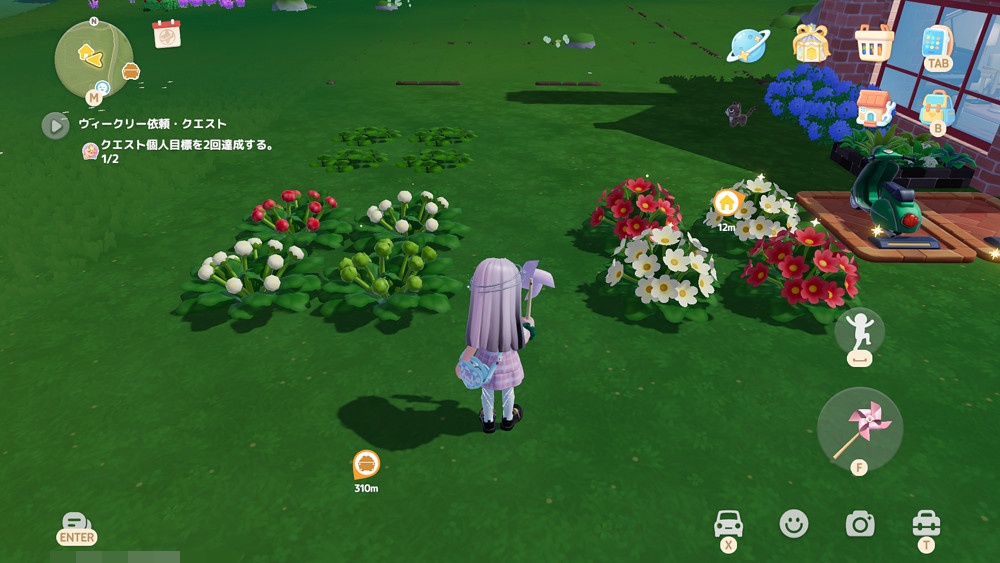
Task: Open the chat box icon
Action: point(76,524)
